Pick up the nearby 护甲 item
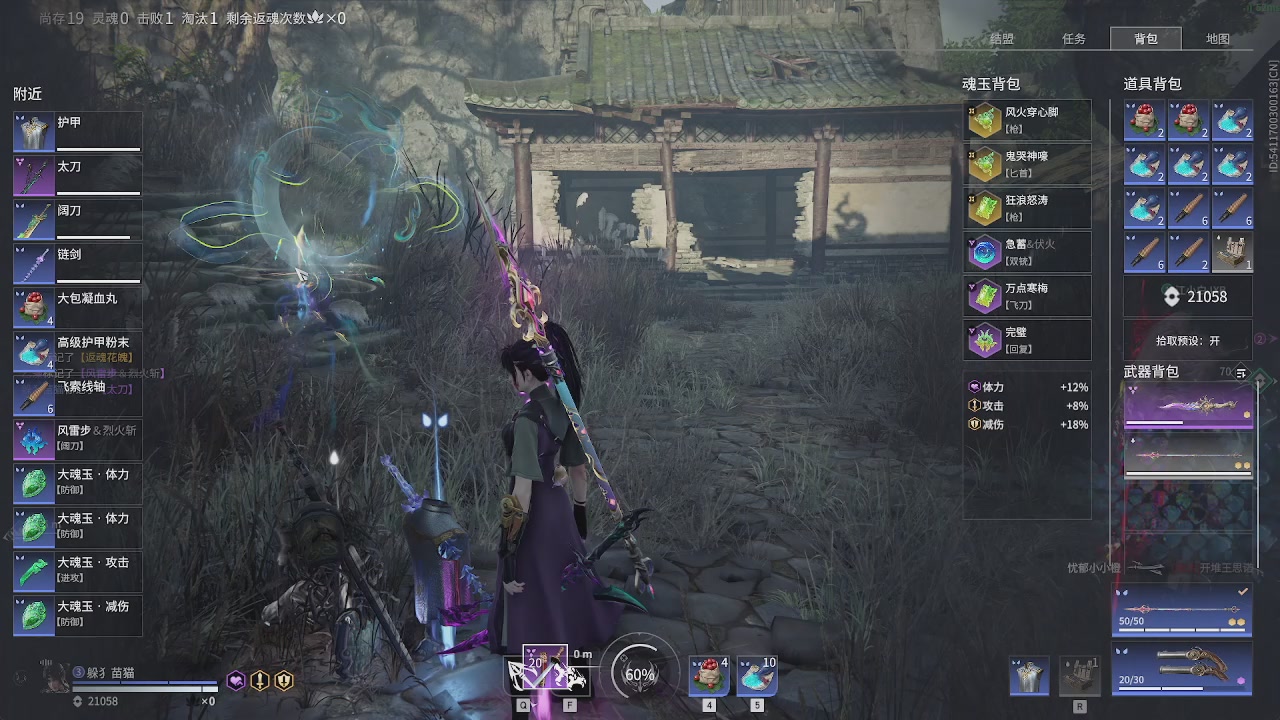 point(78,132)
